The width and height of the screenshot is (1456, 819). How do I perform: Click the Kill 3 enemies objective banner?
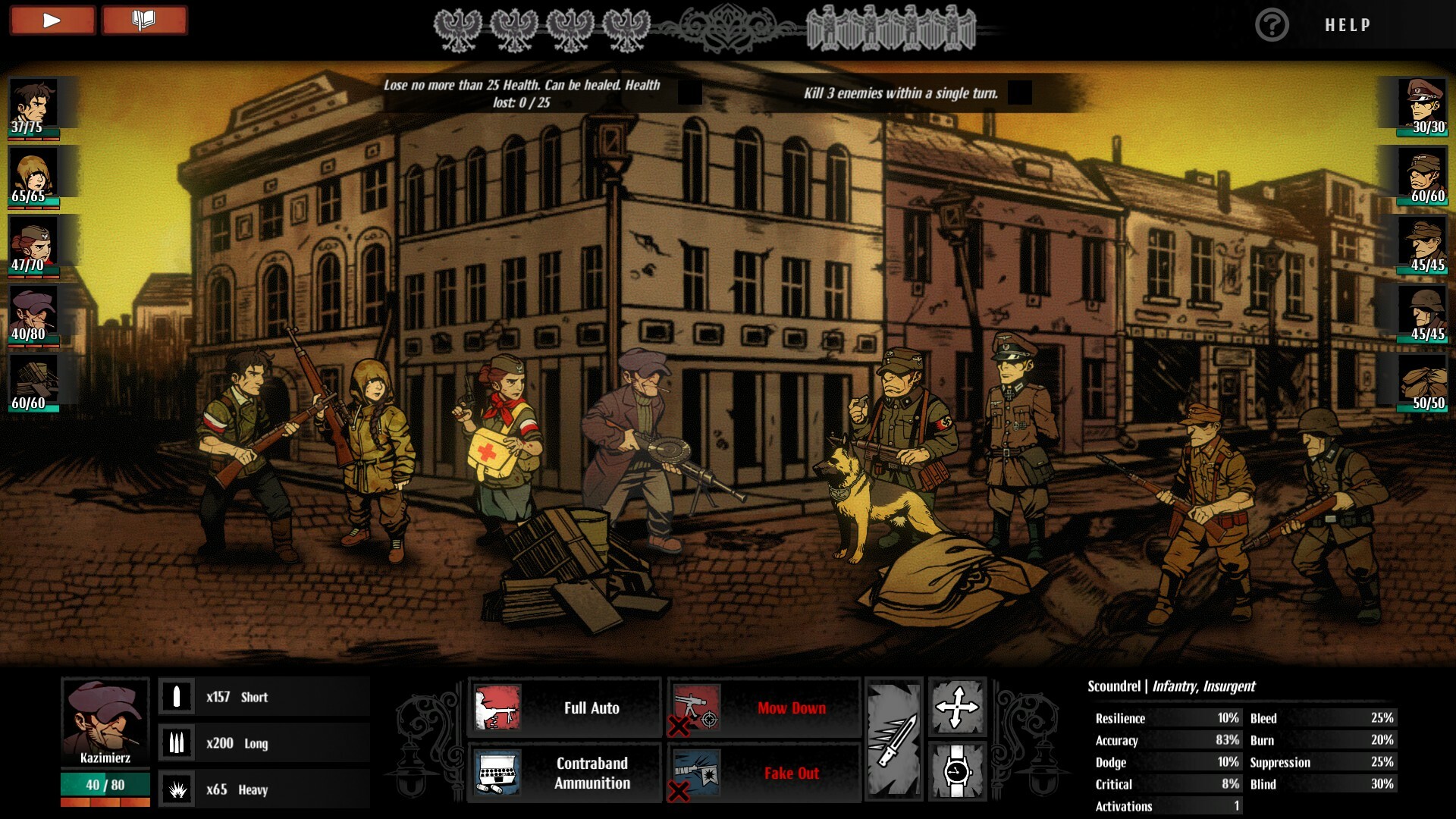tap(902, 93)
